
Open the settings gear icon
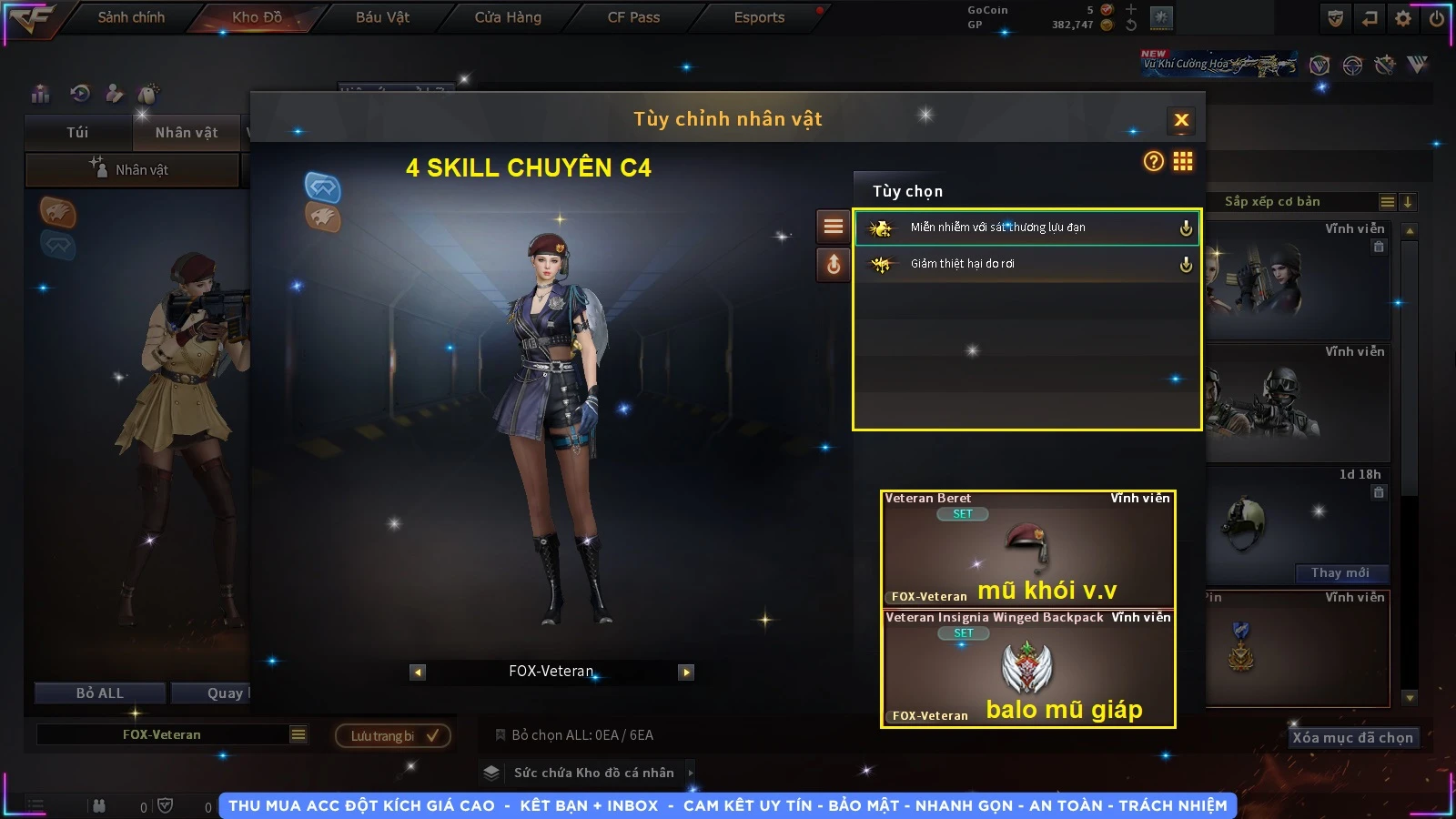coord(1403,18)
